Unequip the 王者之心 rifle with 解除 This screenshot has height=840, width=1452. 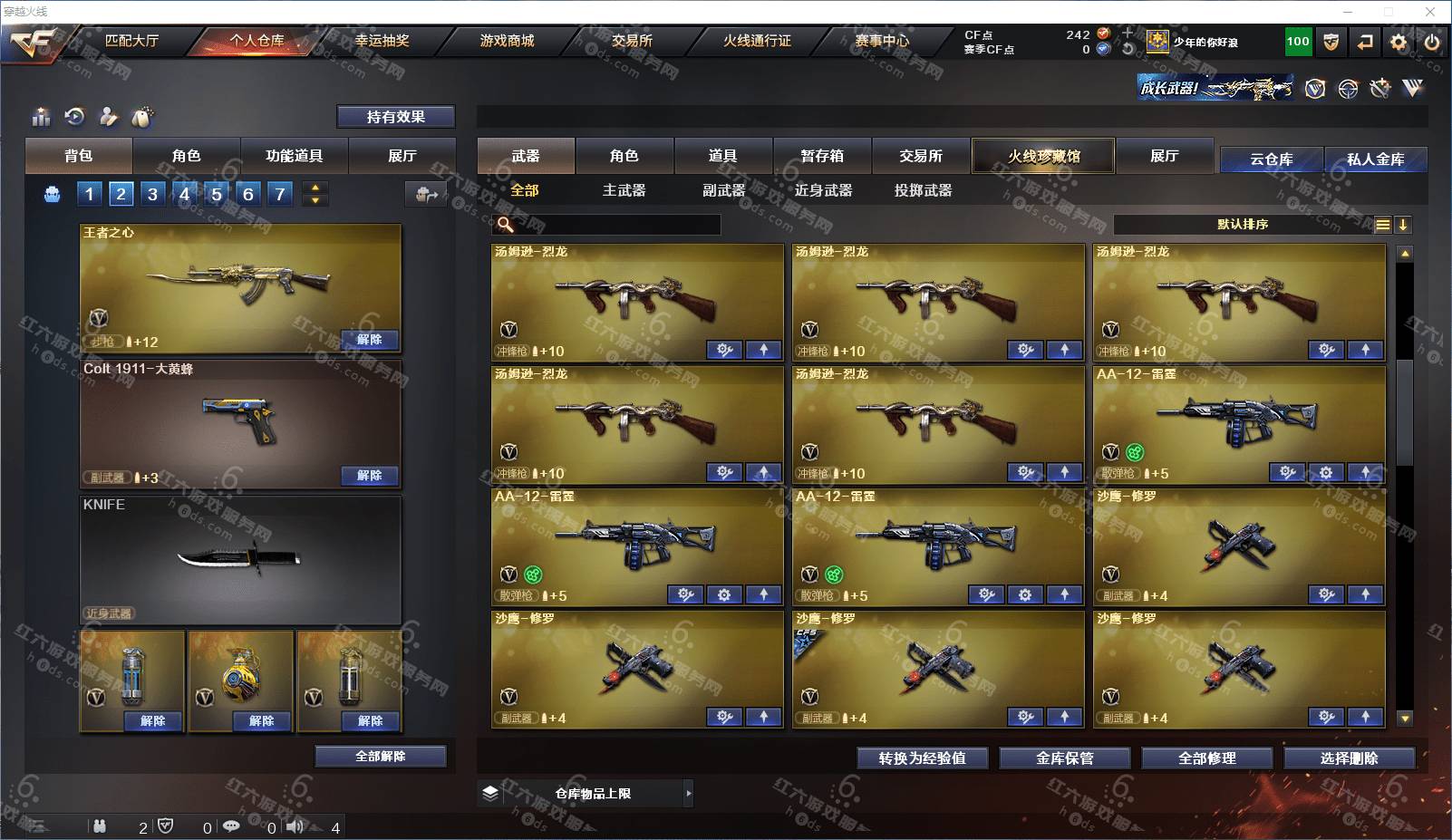(x=369, y=340)
